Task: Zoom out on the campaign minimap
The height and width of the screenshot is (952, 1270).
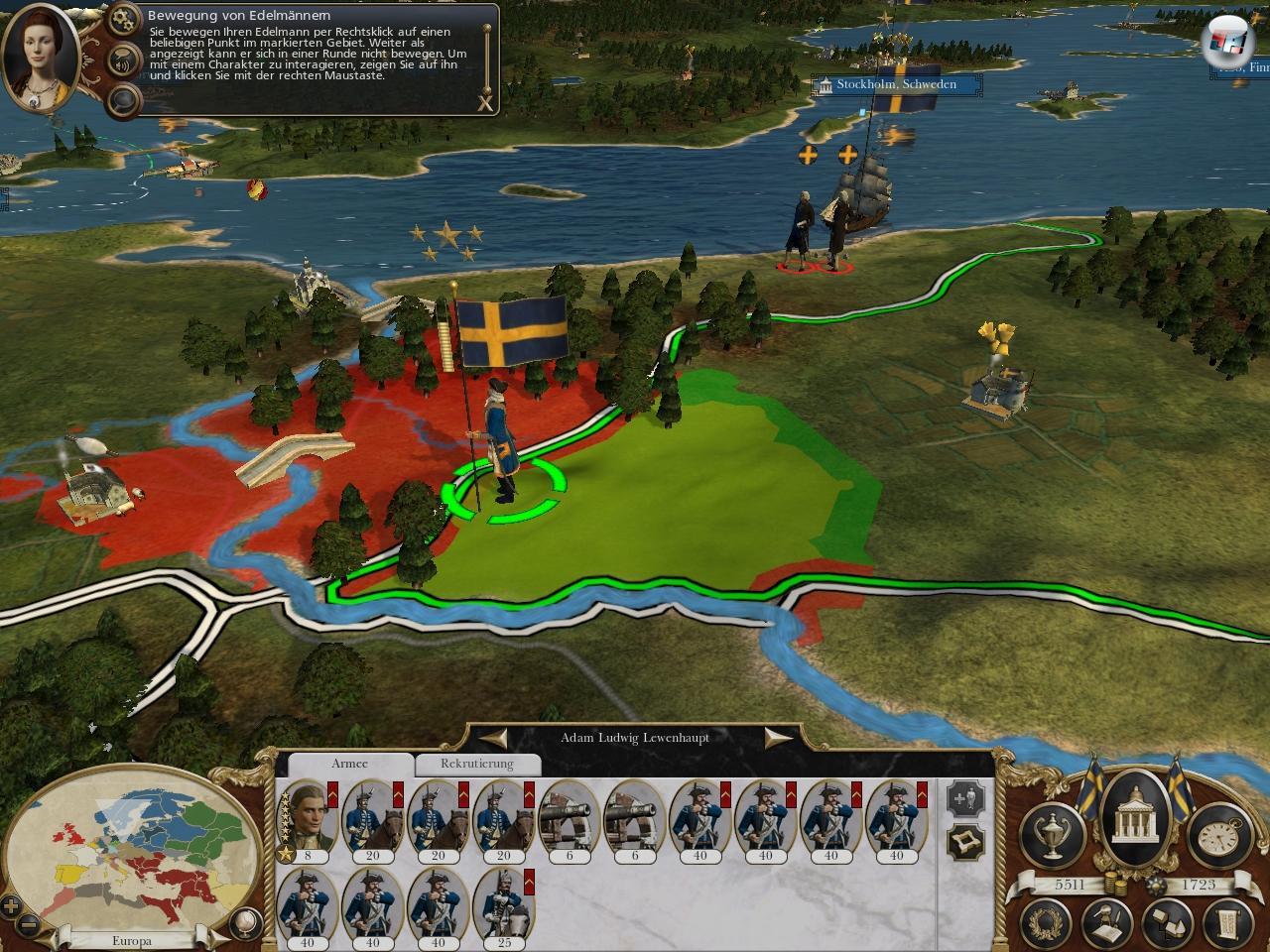Action: click(30, 923)
